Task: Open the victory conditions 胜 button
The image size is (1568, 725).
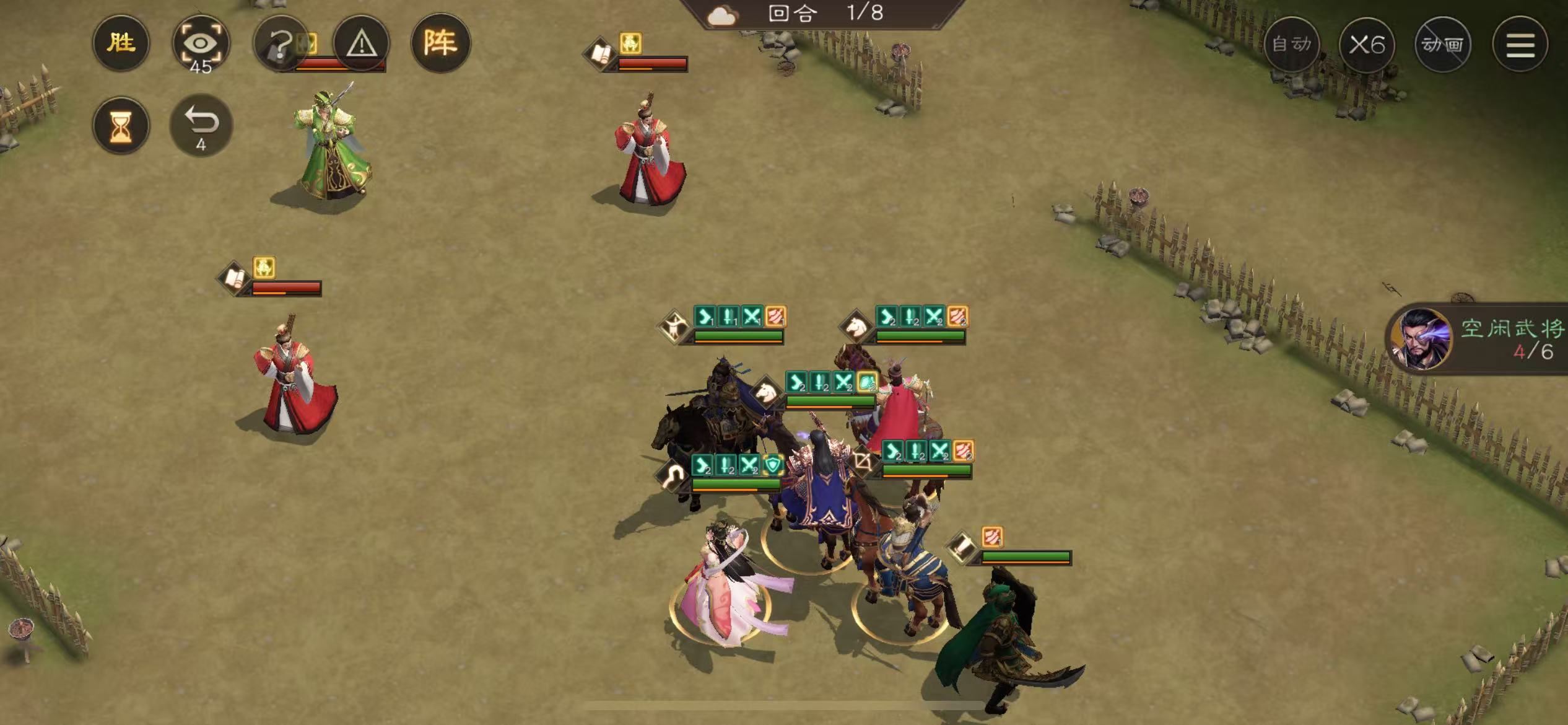Action: 121,43
